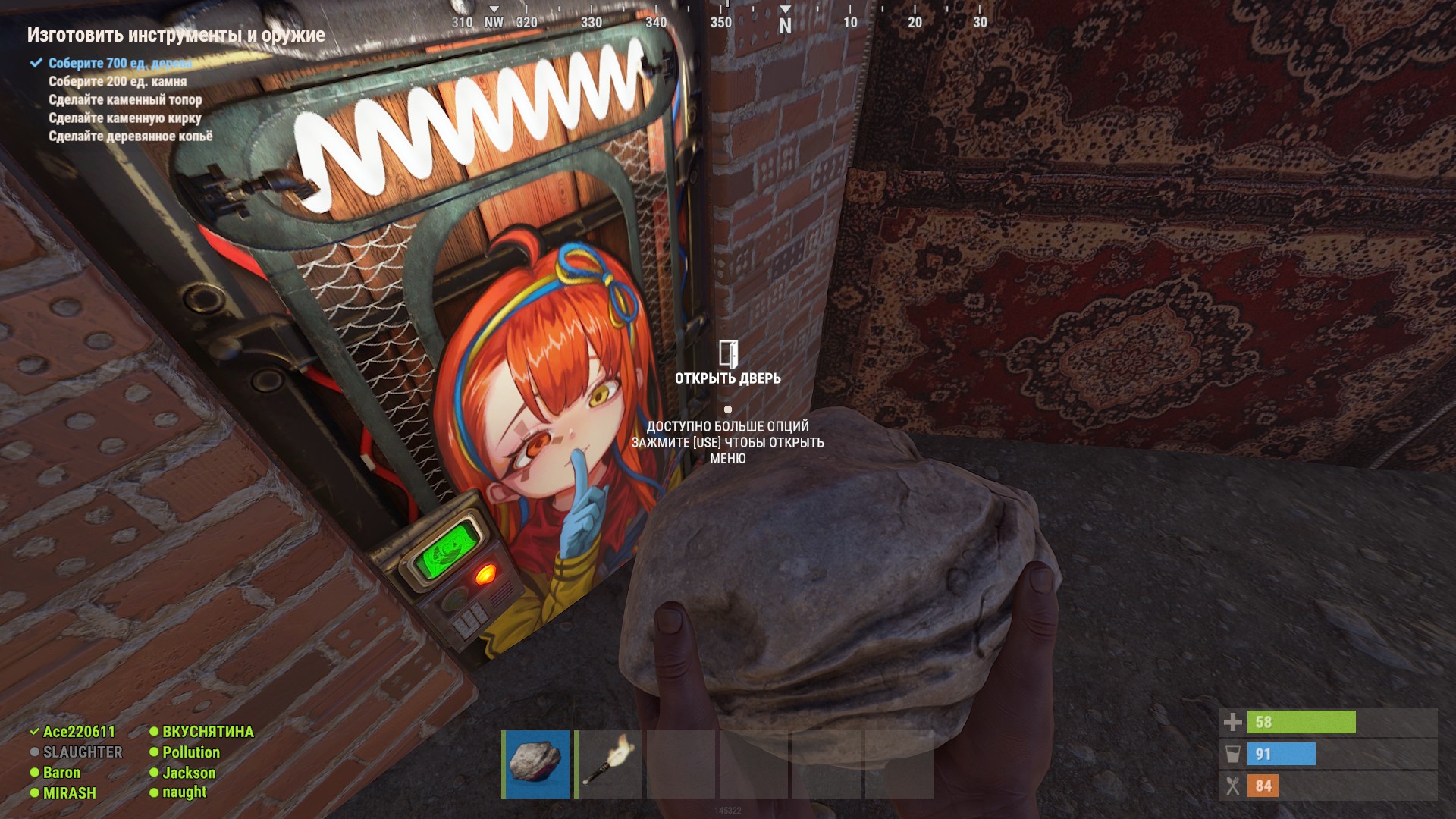The image size is (1456, 819).
Task: Click the craft stone pickaxe objective
Action: click(125, 118)
